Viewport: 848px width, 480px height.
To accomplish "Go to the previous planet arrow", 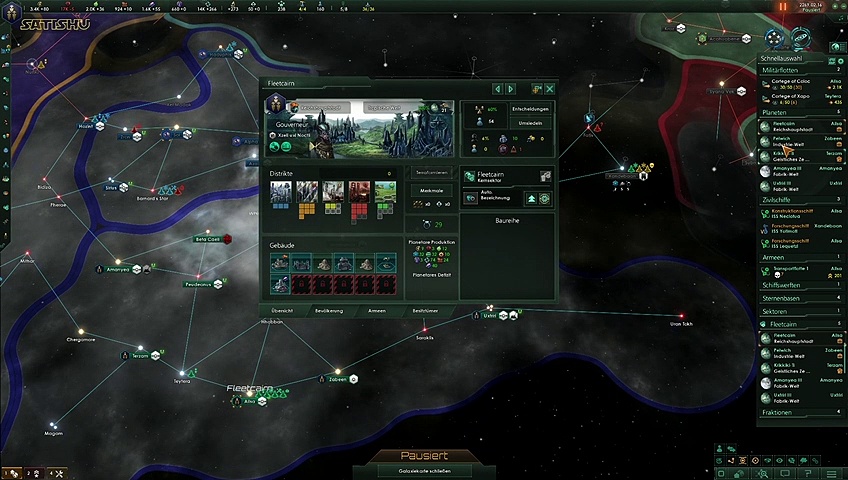I will (497, 89).
